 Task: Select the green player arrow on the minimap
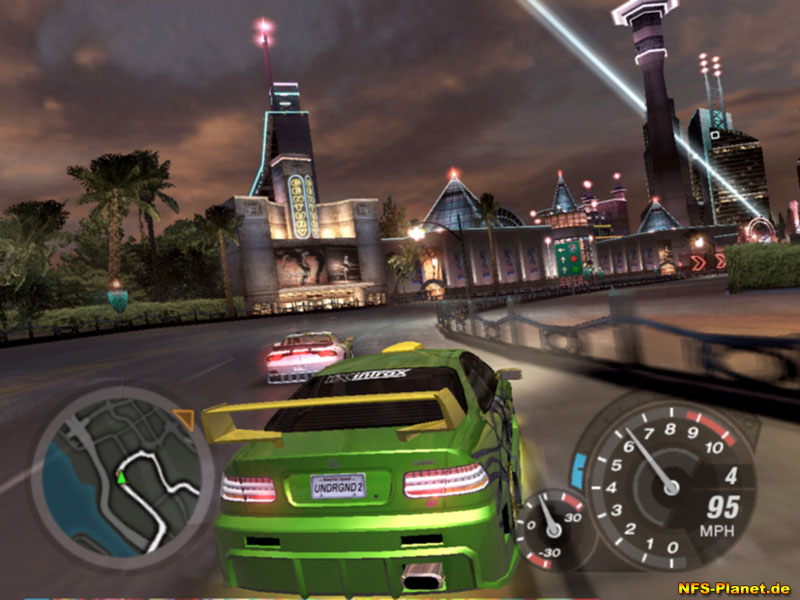(122, 478)
